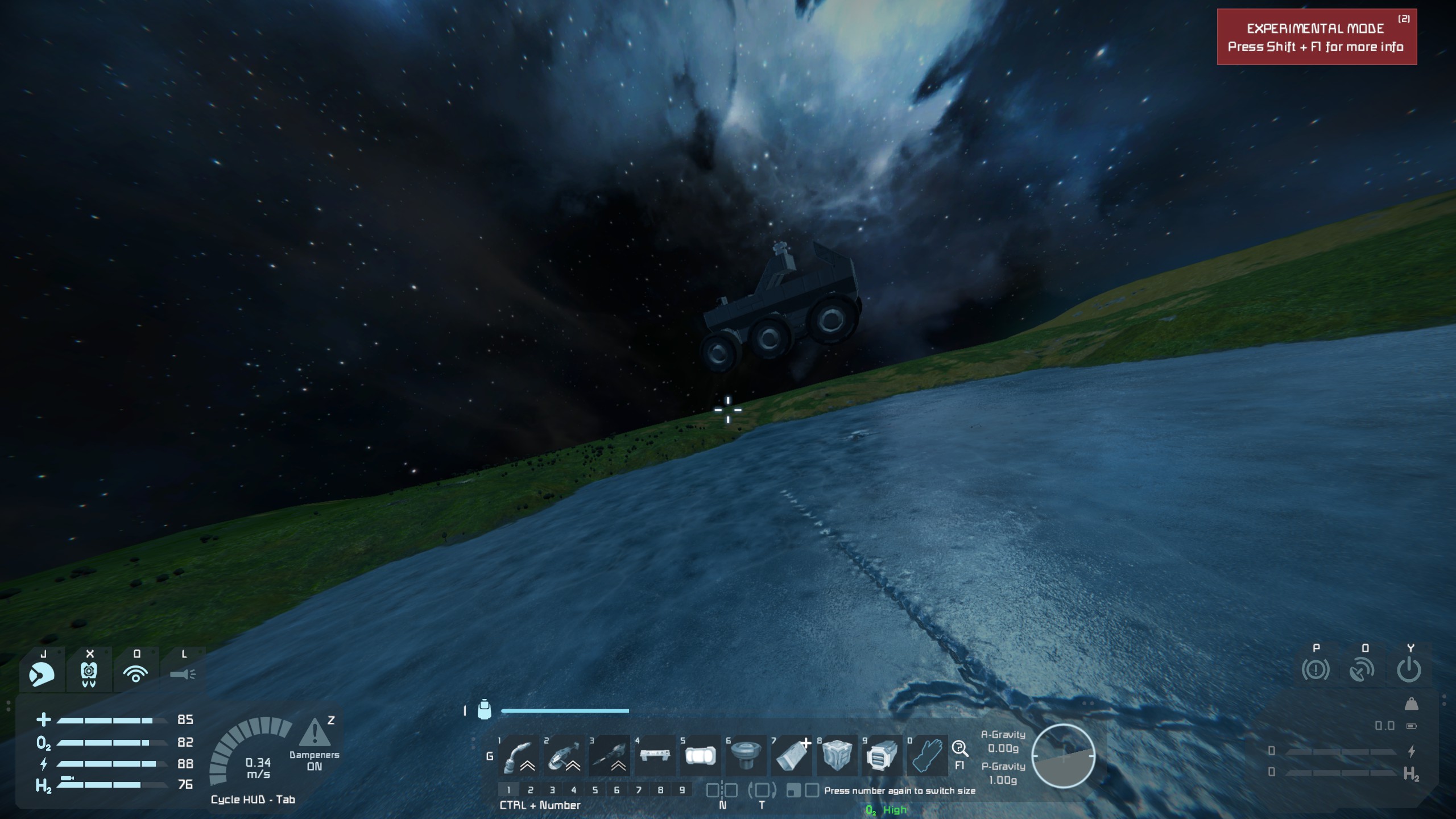Toggle the Dampeners warning indicator
The height and width of the screenshot is (819, 1456).
[x=315, y=734]
